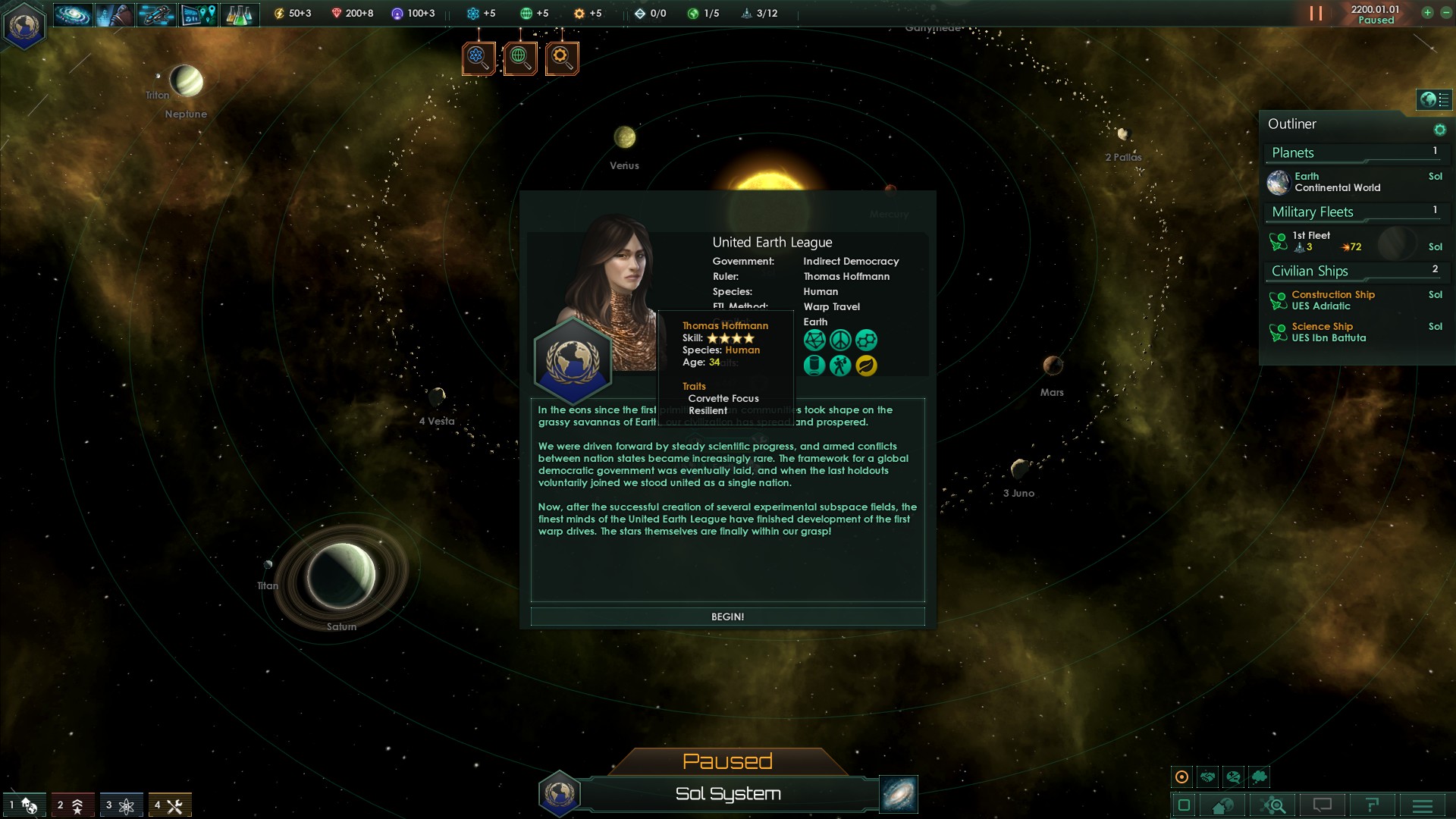Toggle the game pause button
Viewport: 1456px width, 819px height.
pos(1316,14)
